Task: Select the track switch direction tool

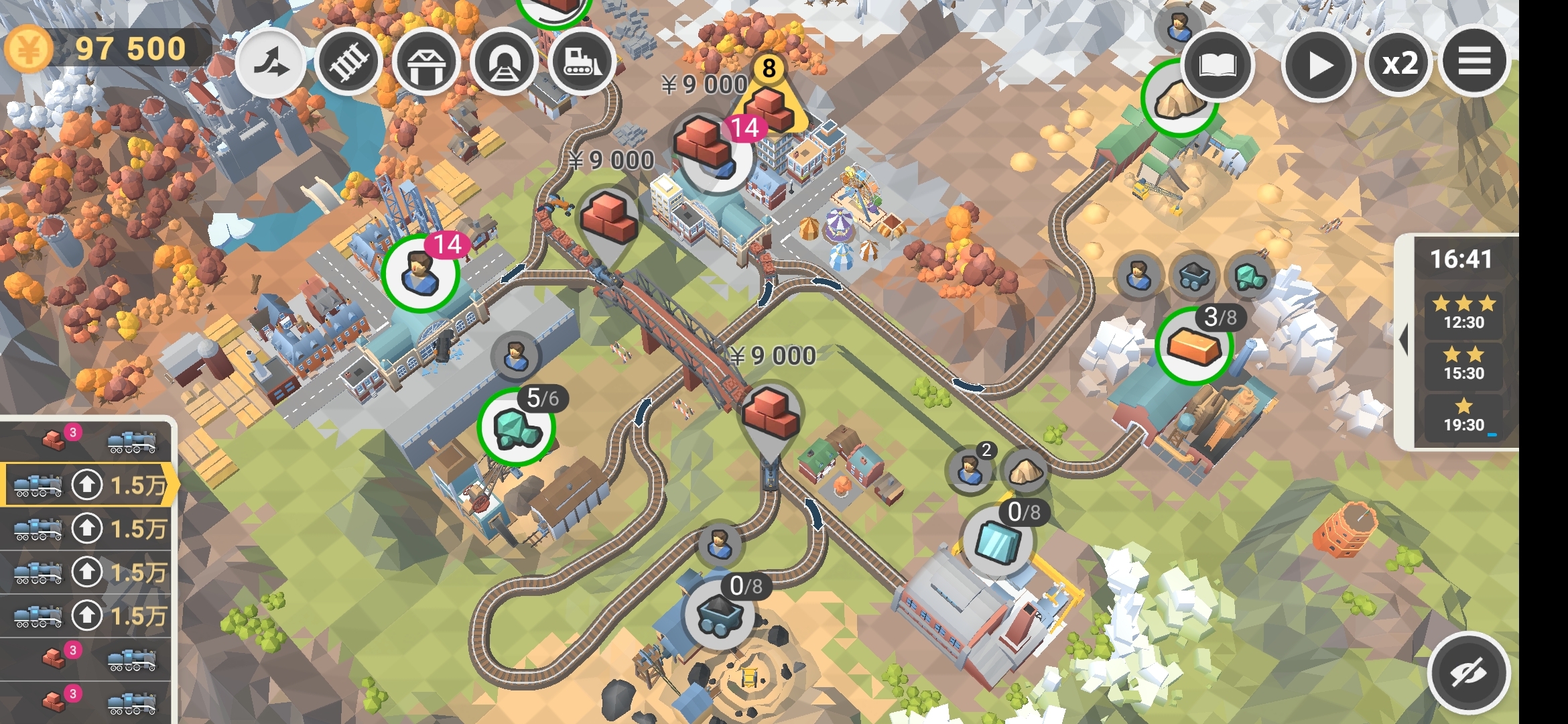Action: pyautogui.click(x=270, y=64)
